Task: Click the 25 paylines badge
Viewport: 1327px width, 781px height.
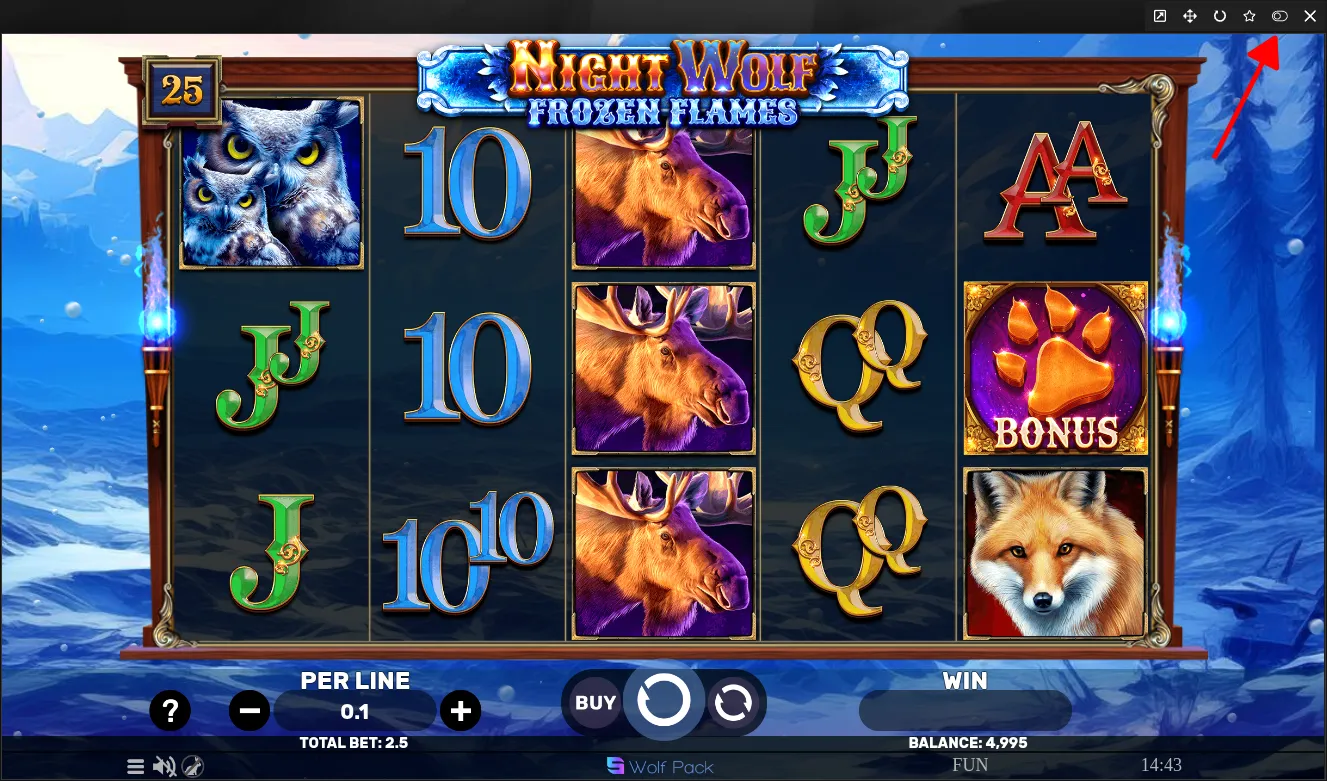Action: pos(182,91)
